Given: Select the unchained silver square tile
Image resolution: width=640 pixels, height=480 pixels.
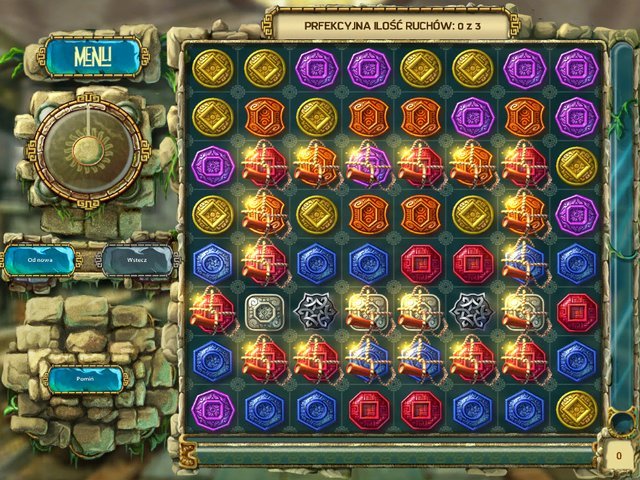Looking at the screenshot, I should pyautogui.click(x=265, y=310).
